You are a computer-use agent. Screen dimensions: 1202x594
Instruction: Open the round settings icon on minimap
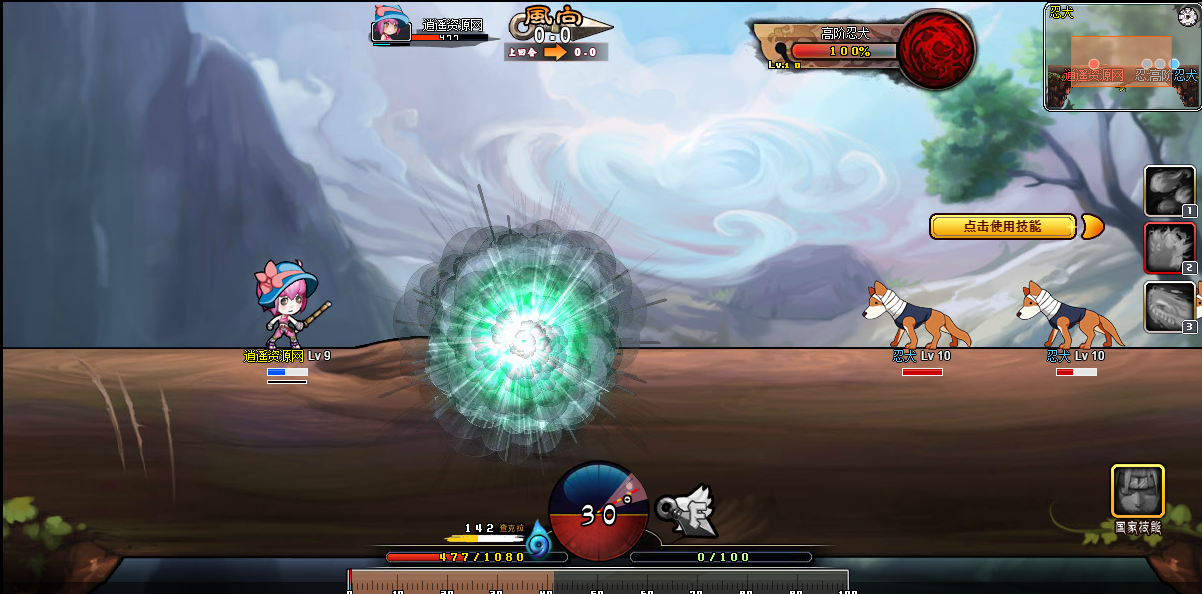click(x=1187, y=16)
